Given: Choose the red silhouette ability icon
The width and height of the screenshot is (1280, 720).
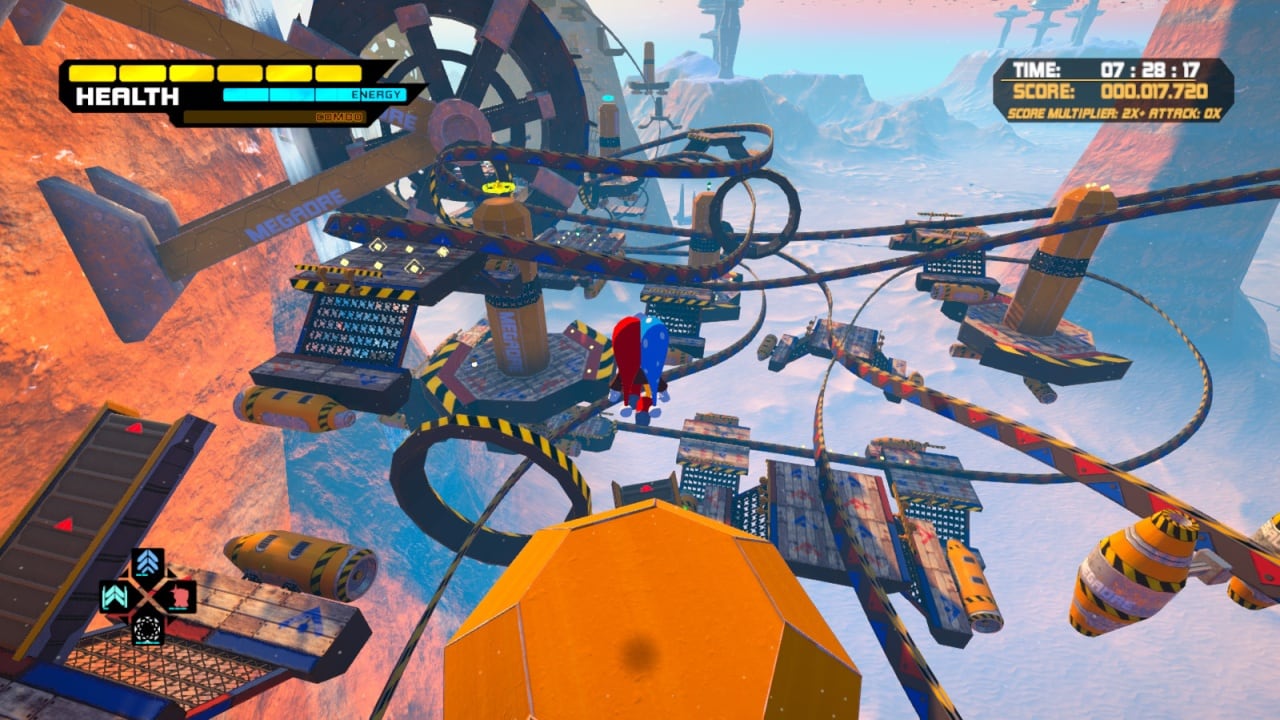Looking at the screenshot, I should (180, 597).
